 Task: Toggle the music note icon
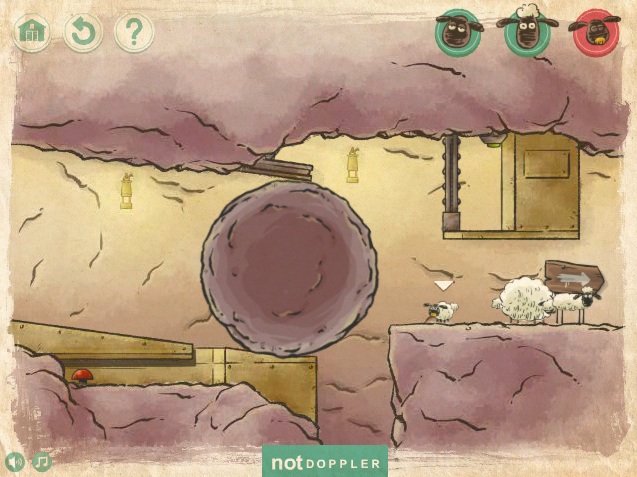[x=42, y=462]
